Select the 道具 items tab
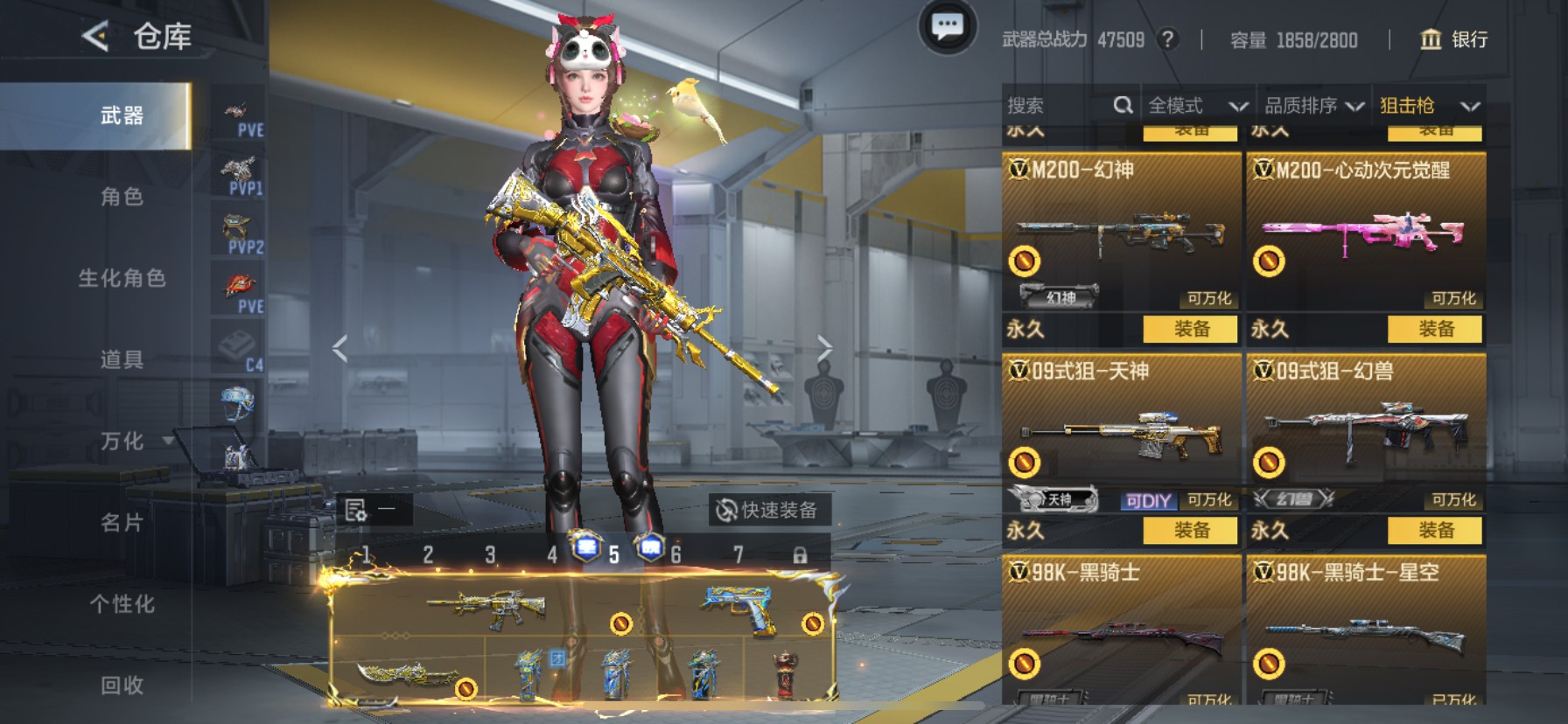 click(x=122, y=359)
